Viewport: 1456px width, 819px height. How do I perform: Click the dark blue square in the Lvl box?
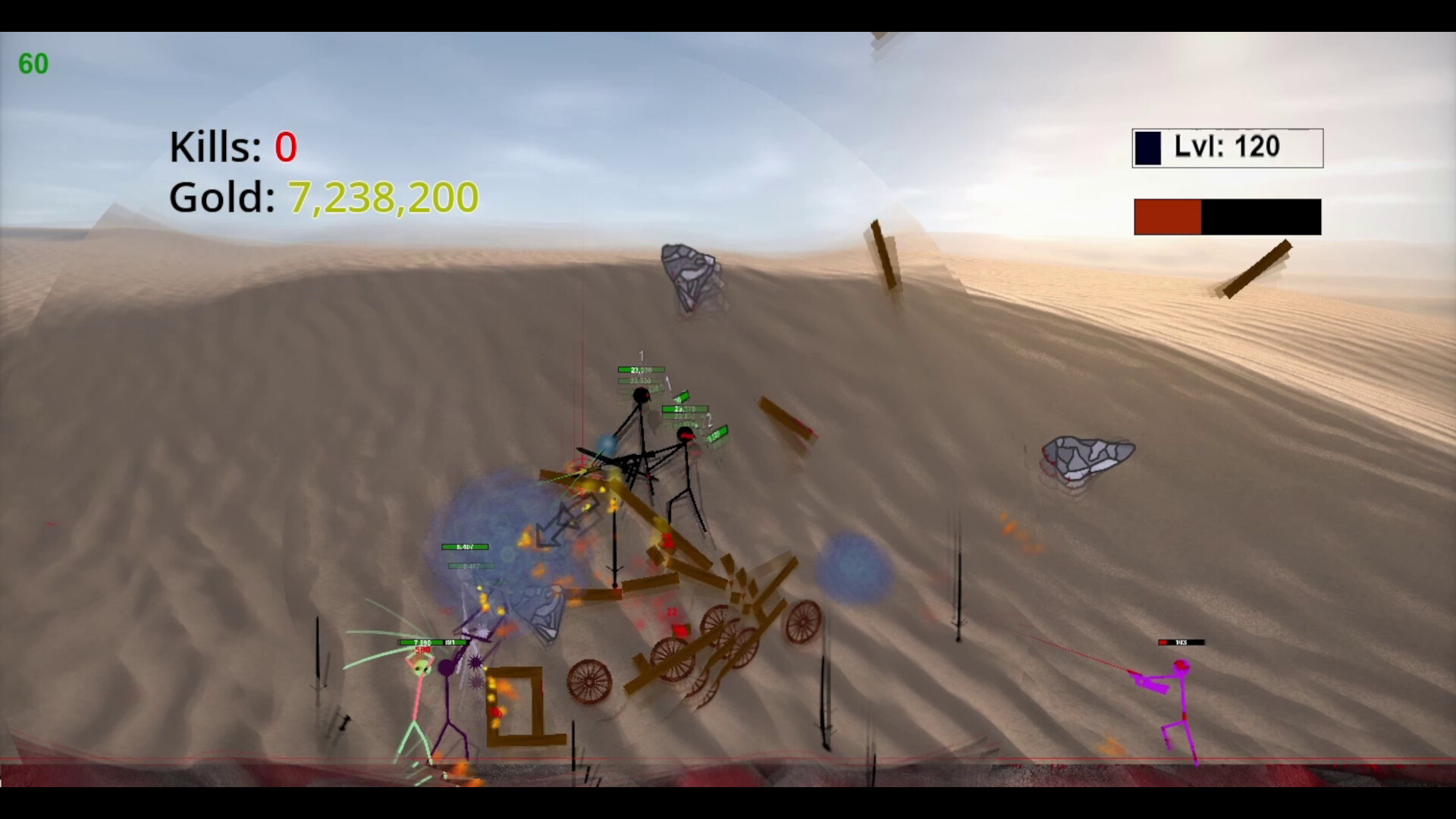pos(1148,147)
